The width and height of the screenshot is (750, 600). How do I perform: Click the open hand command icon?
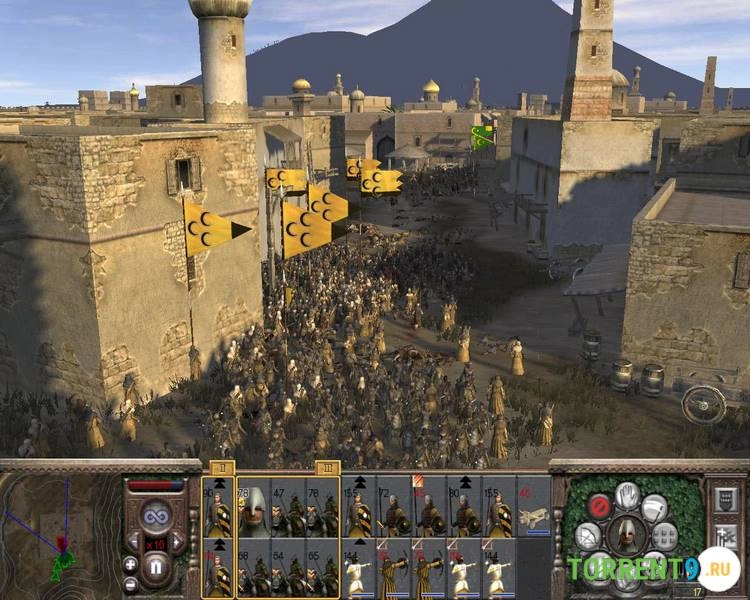pos(627,494)
